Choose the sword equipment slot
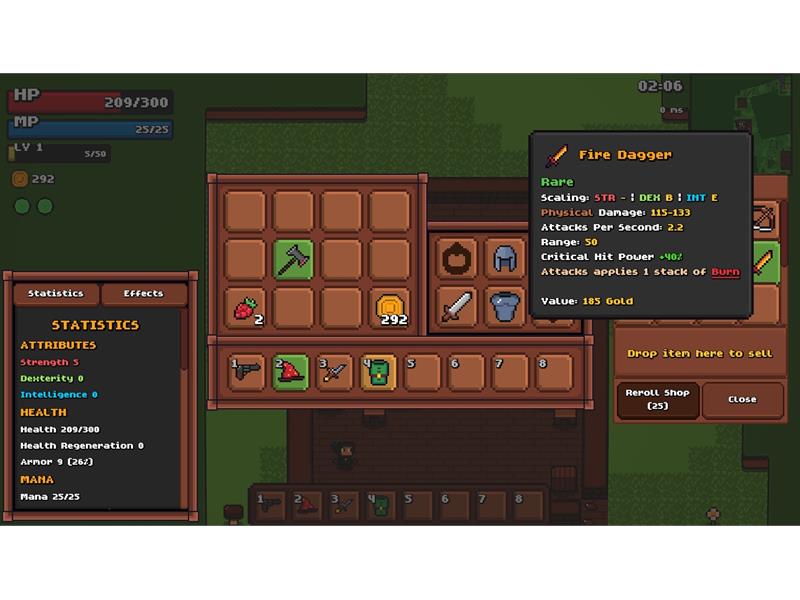Image resolution: width=800 pixels, height=600 pixels. [x=457, y=306]
